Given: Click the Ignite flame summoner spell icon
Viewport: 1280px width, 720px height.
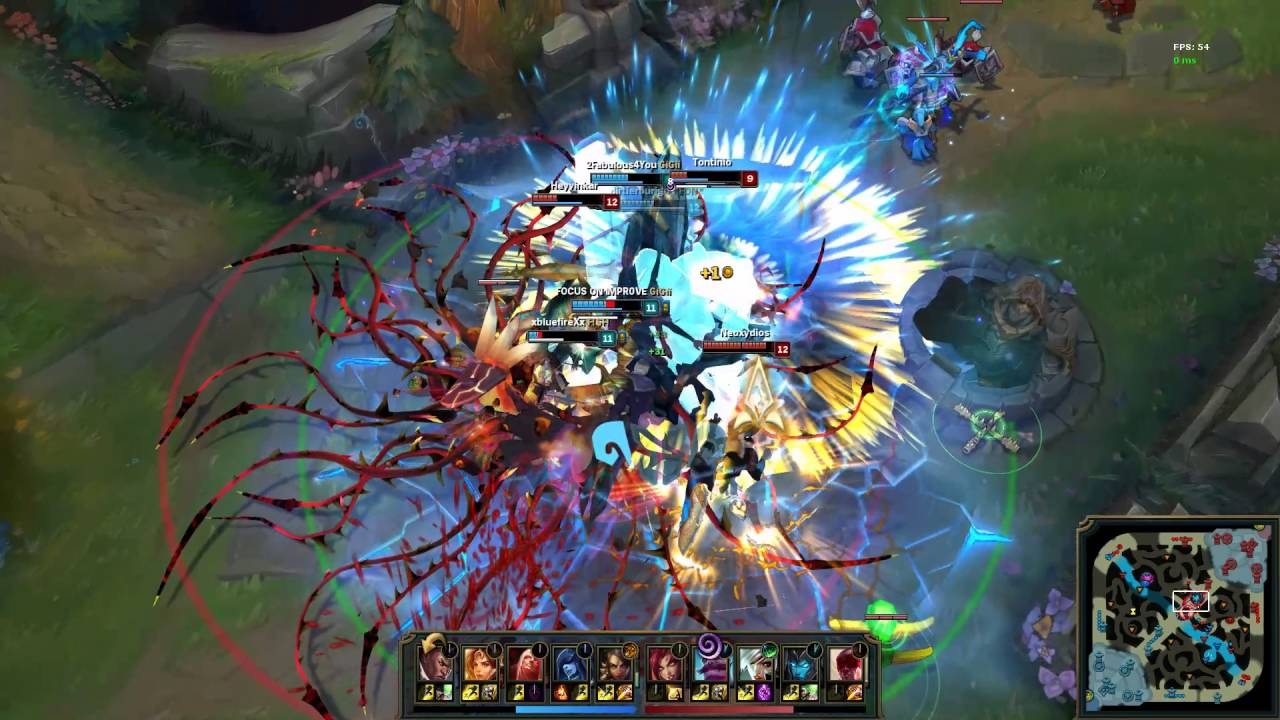Looking at the screenshot, I should tap(560, 692).
